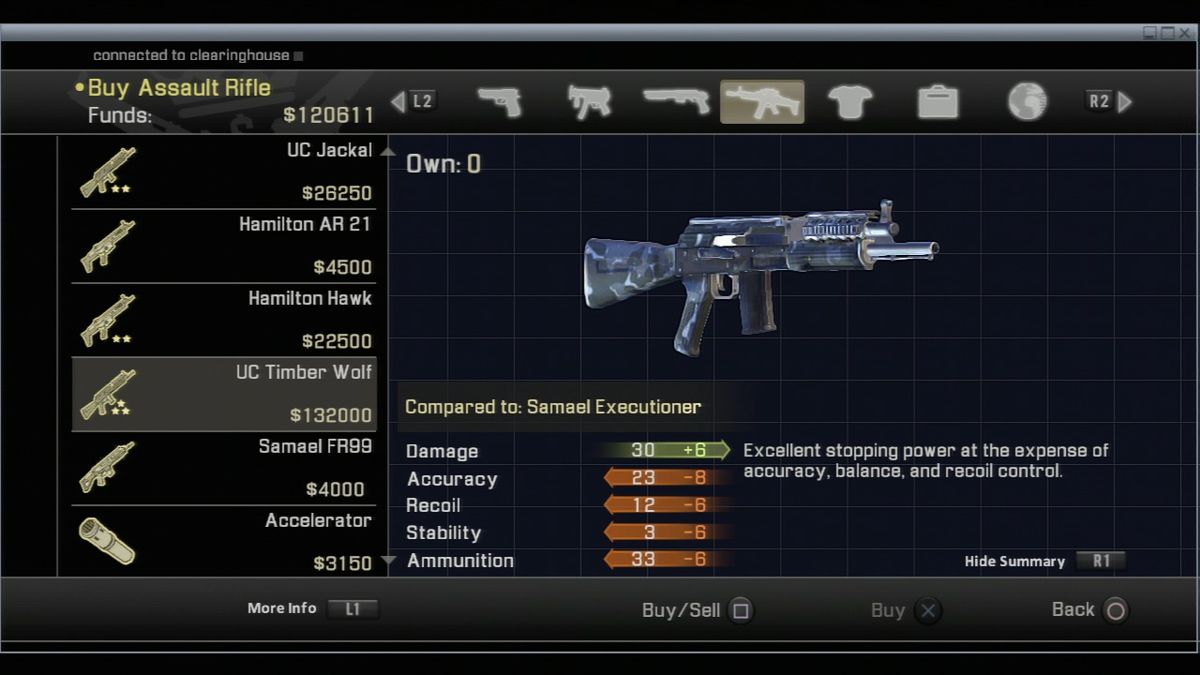Switch to the shotgun category tab
This screenshot has width=1200, height=675.
[x=676, y=102]
